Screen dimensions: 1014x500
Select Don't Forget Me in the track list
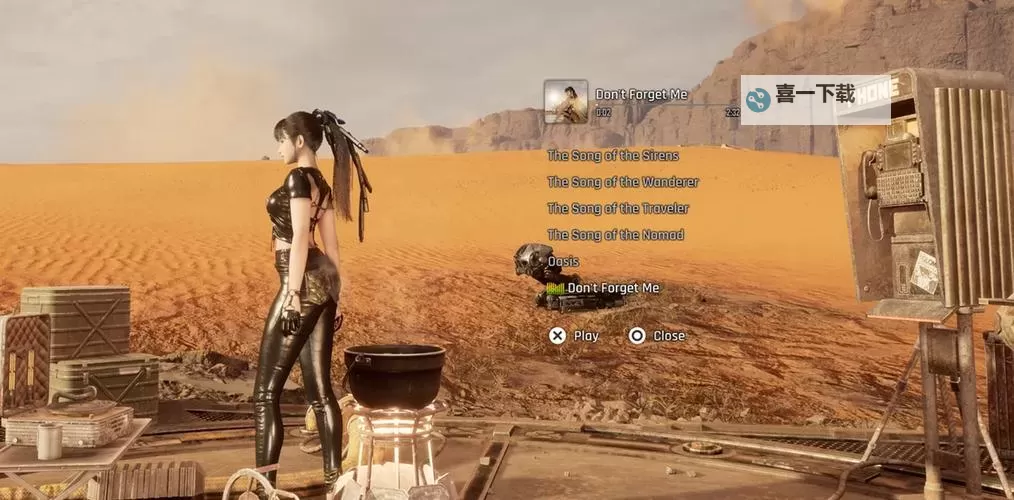click(x=612, y=288)
